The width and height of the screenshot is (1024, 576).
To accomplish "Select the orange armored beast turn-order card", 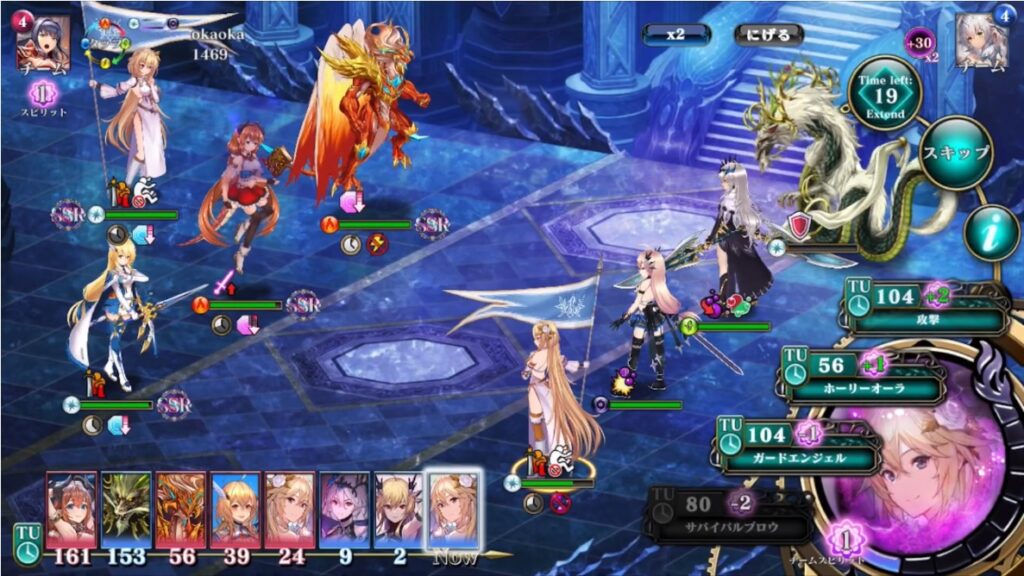I will (180, 509).
